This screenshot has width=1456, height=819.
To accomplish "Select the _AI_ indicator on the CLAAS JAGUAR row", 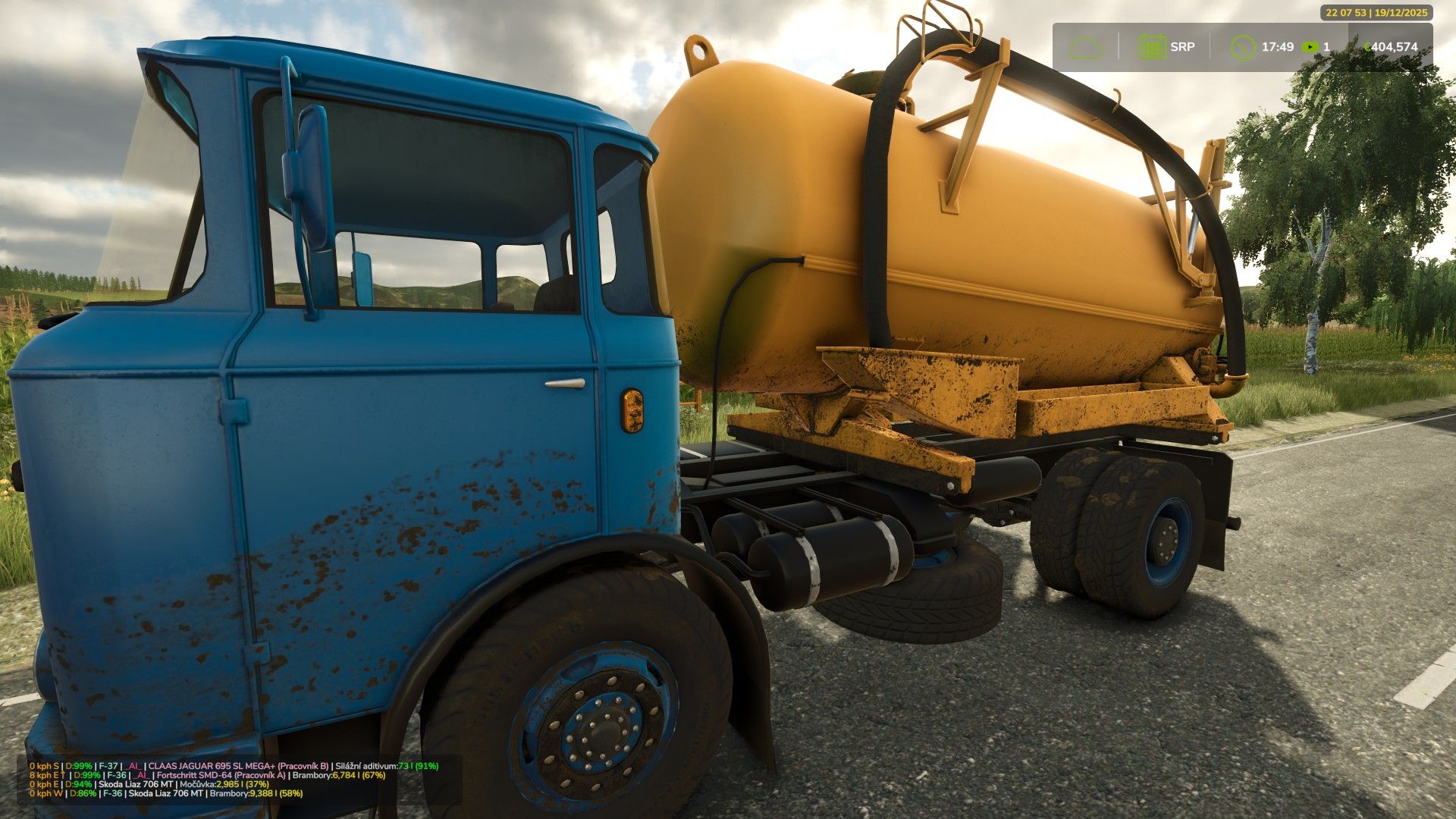I will (133, 765).
